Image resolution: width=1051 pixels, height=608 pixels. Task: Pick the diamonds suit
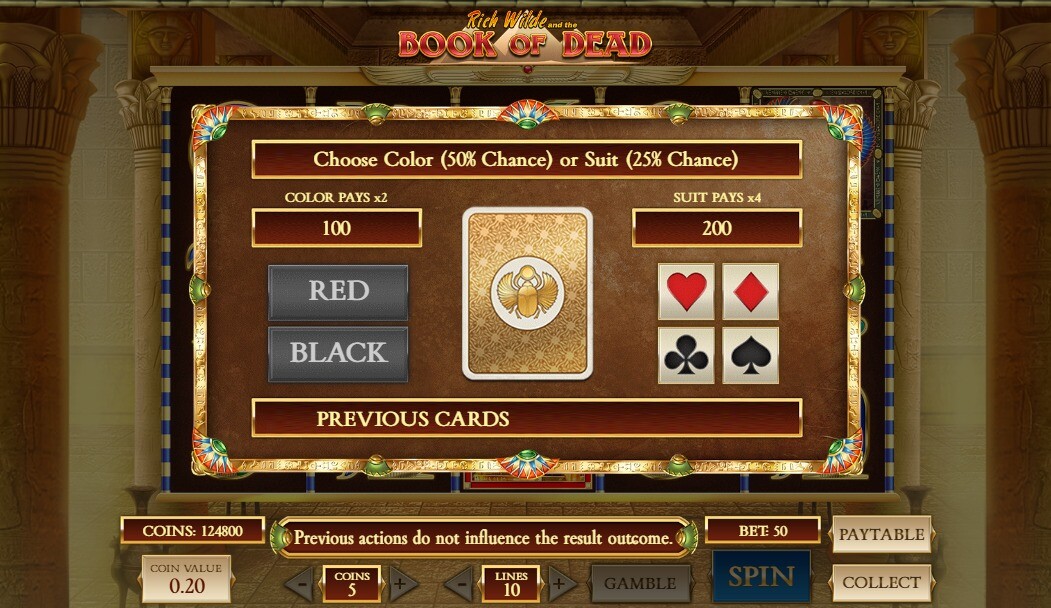coord(750,291)
